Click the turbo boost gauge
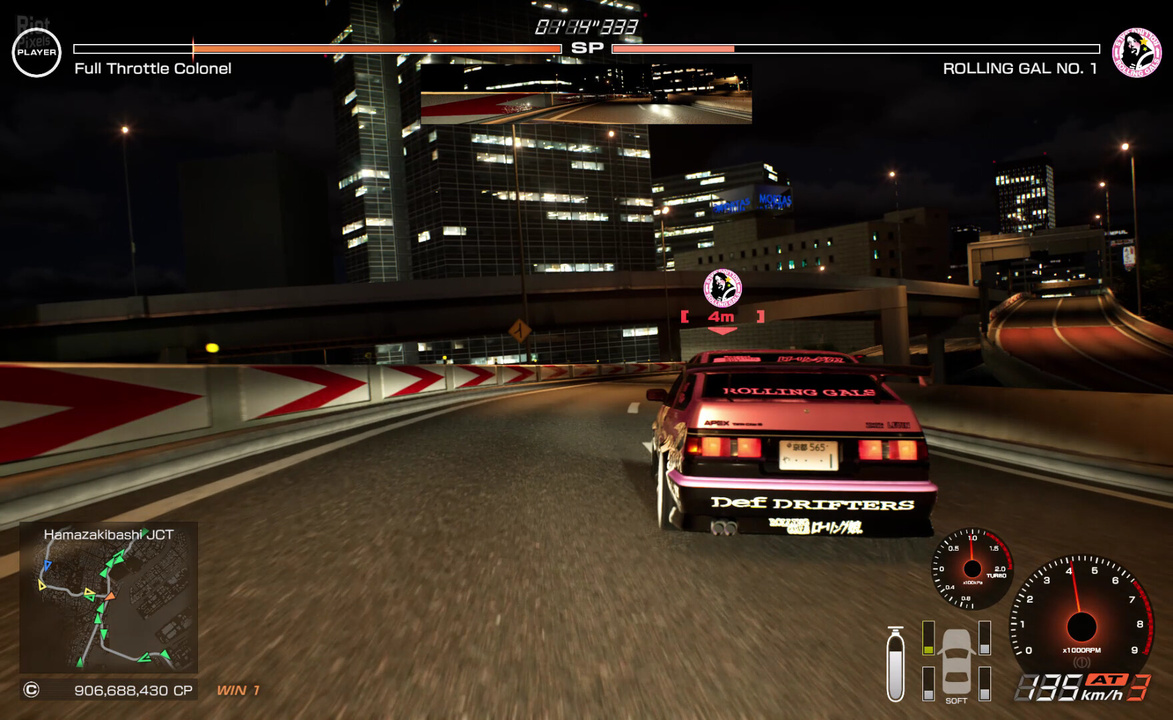The width and height of the screenshot is (1173, 720). [972, 569]
